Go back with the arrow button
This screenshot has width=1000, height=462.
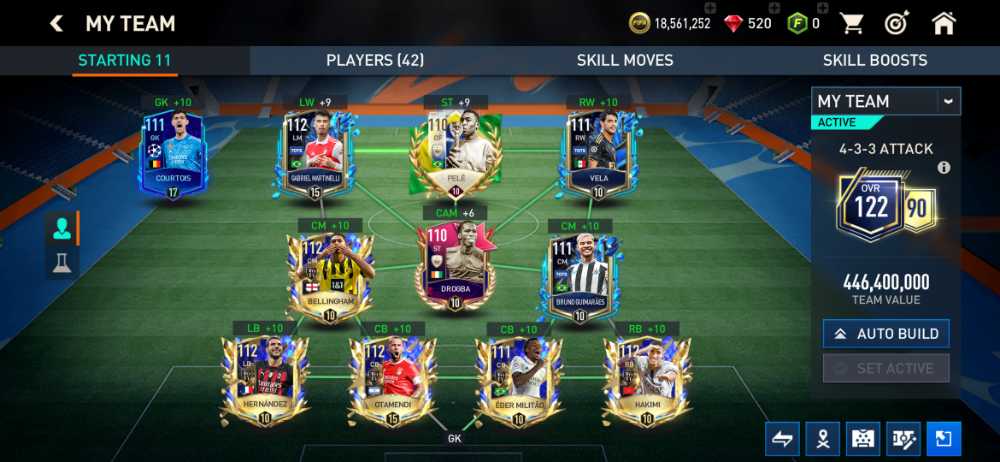point(56,23)
